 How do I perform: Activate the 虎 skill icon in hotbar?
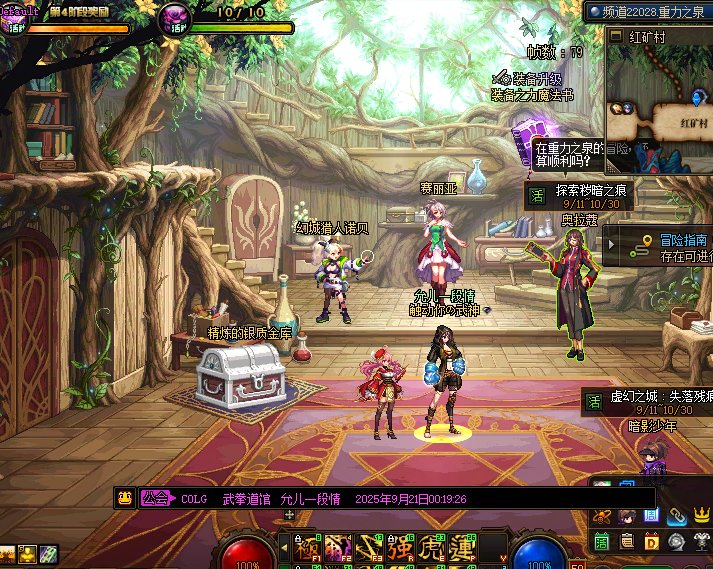coord(431,549)
